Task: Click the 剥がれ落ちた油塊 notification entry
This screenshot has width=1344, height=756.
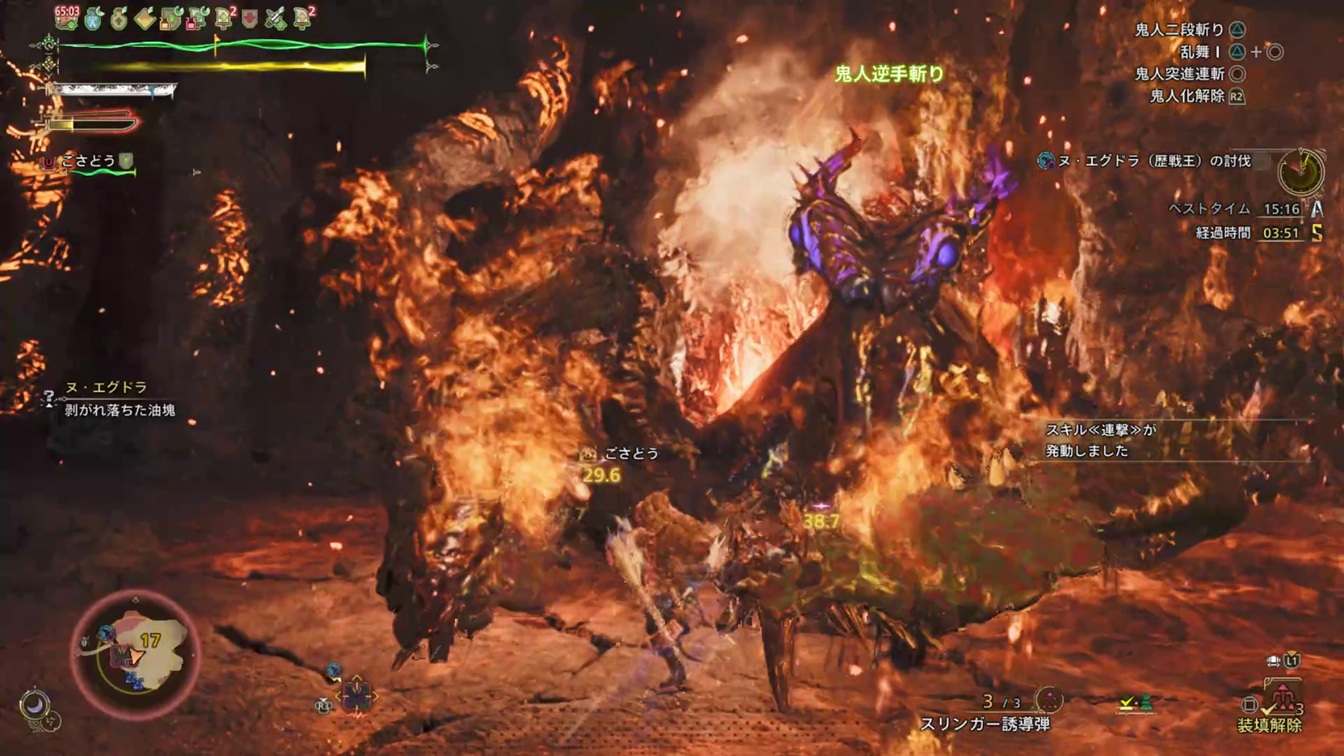Action: pyautogui.click(x=118, y=410)
